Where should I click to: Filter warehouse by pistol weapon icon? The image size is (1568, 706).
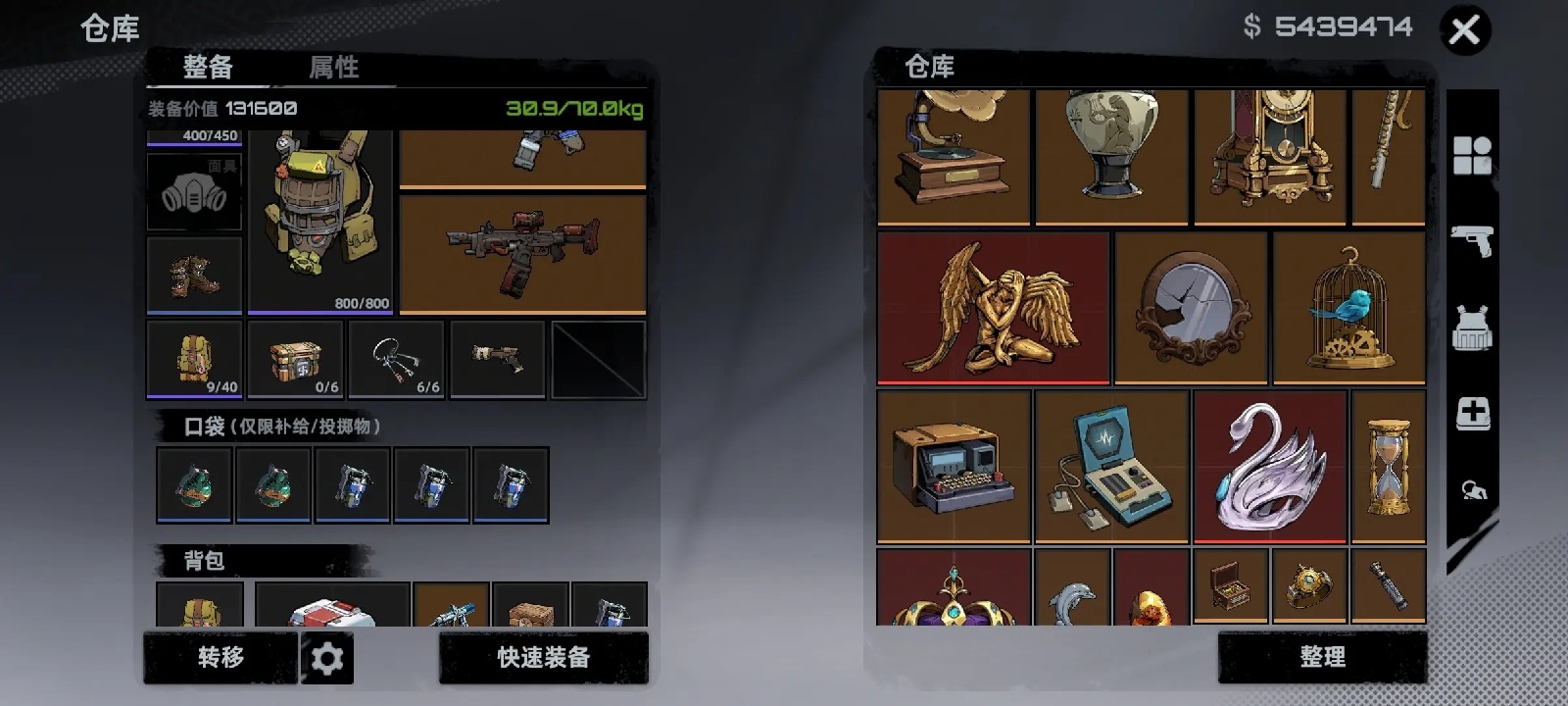[1472, 239]
